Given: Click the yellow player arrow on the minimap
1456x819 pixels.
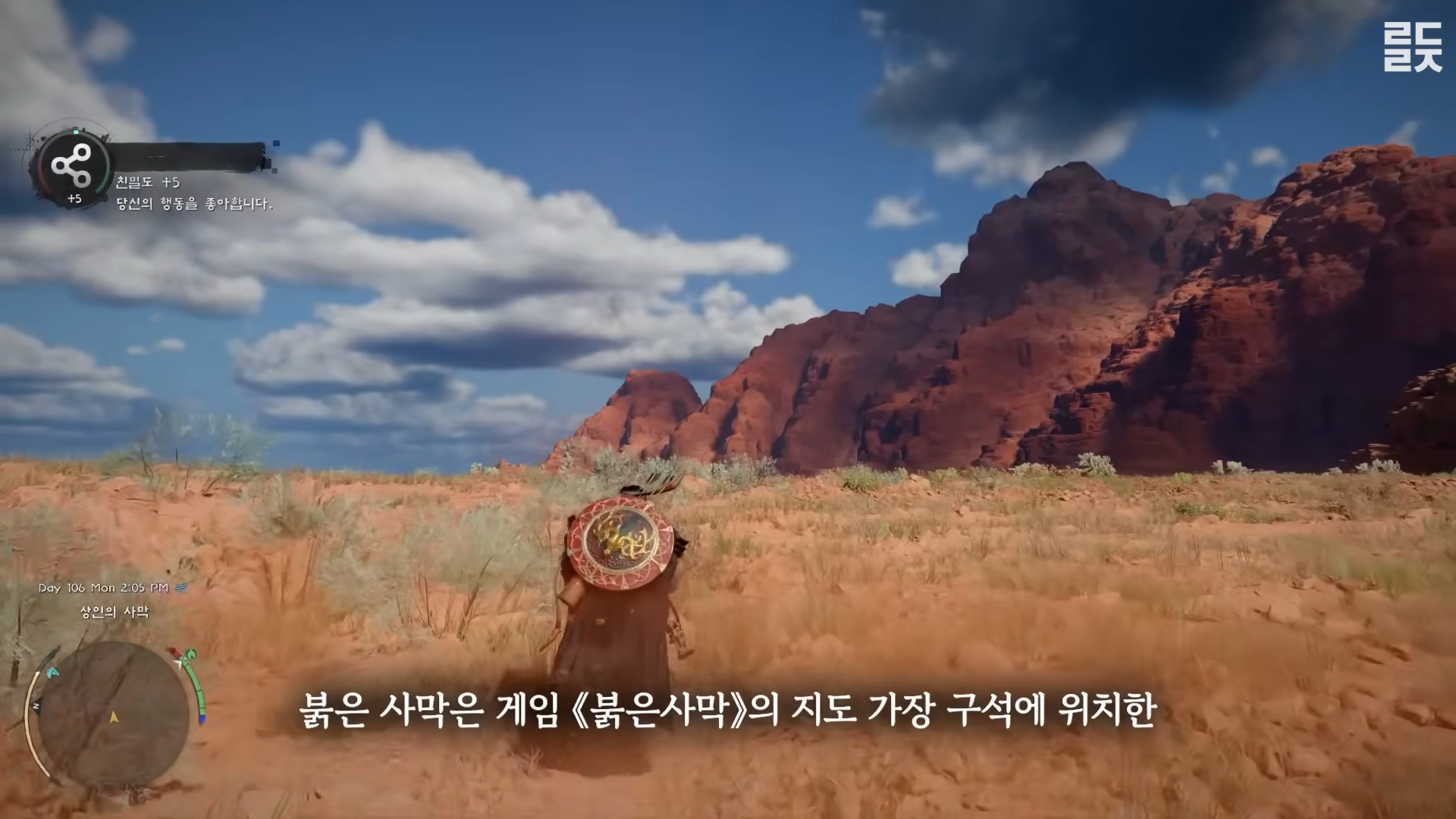Looking at the screenshot, I should [114, 718].
